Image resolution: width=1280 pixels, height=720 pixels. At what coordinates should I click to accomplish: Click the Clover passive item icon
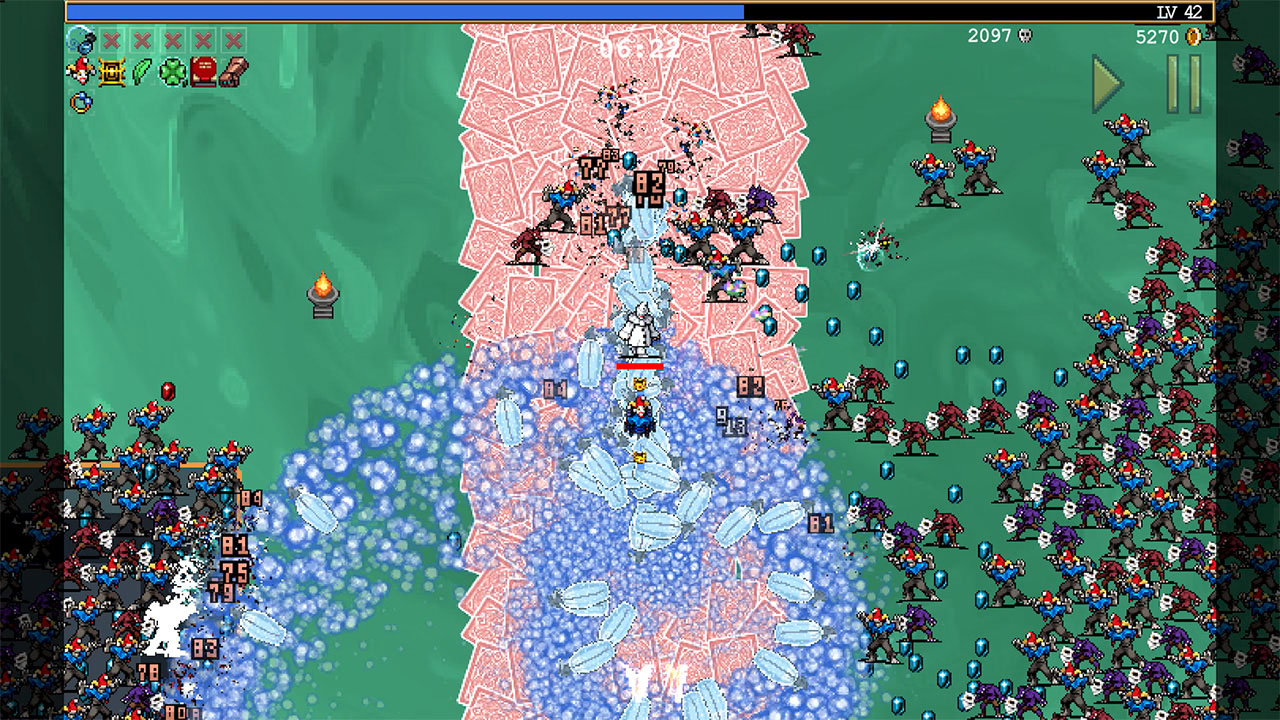(x=172, y=71)
